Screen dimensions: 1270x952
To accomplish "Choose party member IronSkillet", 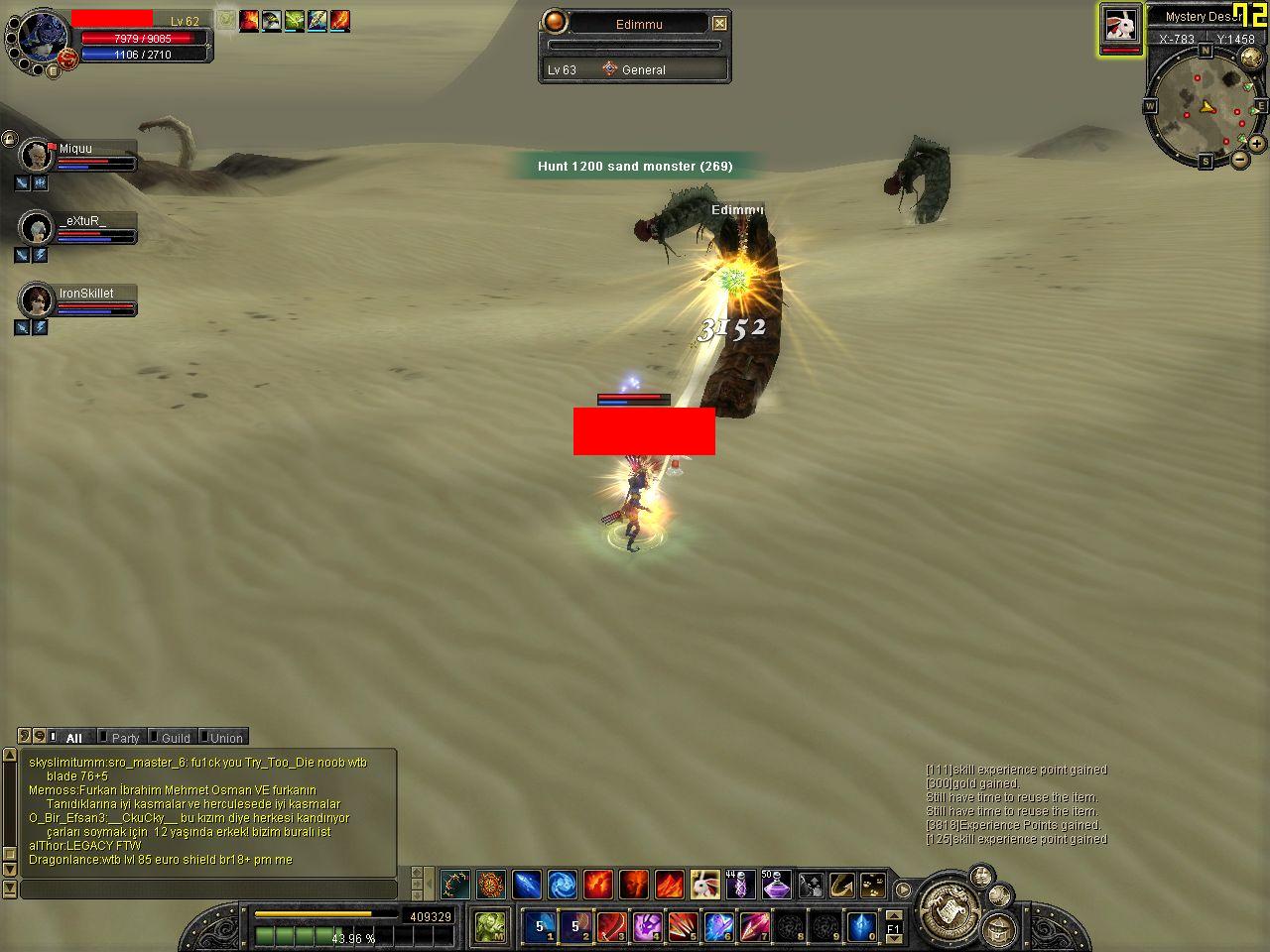I will tap(37, 299).
